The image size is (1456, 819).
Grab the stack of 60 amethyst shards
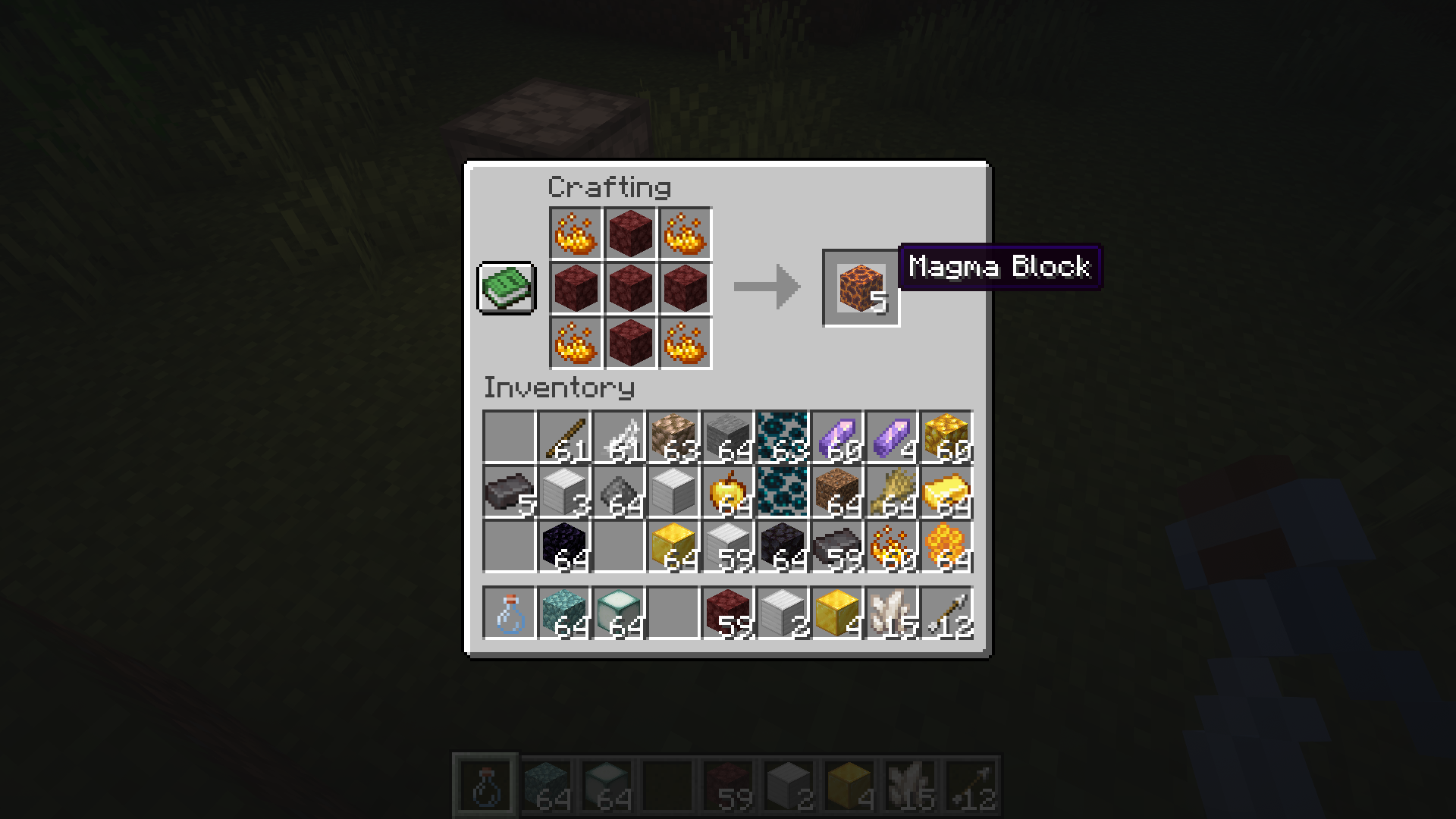[x=837, y=438]
